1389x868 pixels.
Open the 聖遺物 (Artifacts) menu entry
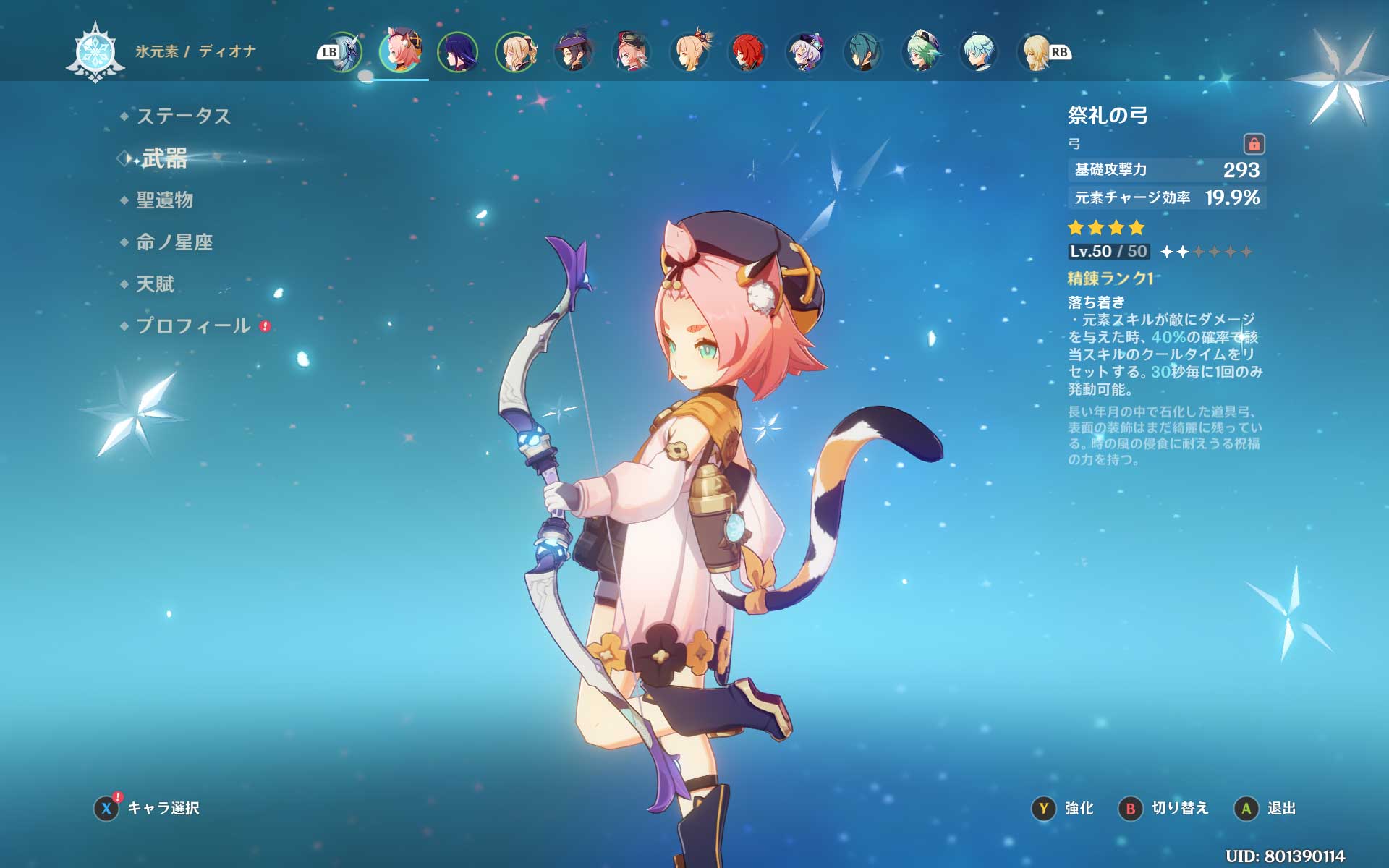[x=164, y=200]
